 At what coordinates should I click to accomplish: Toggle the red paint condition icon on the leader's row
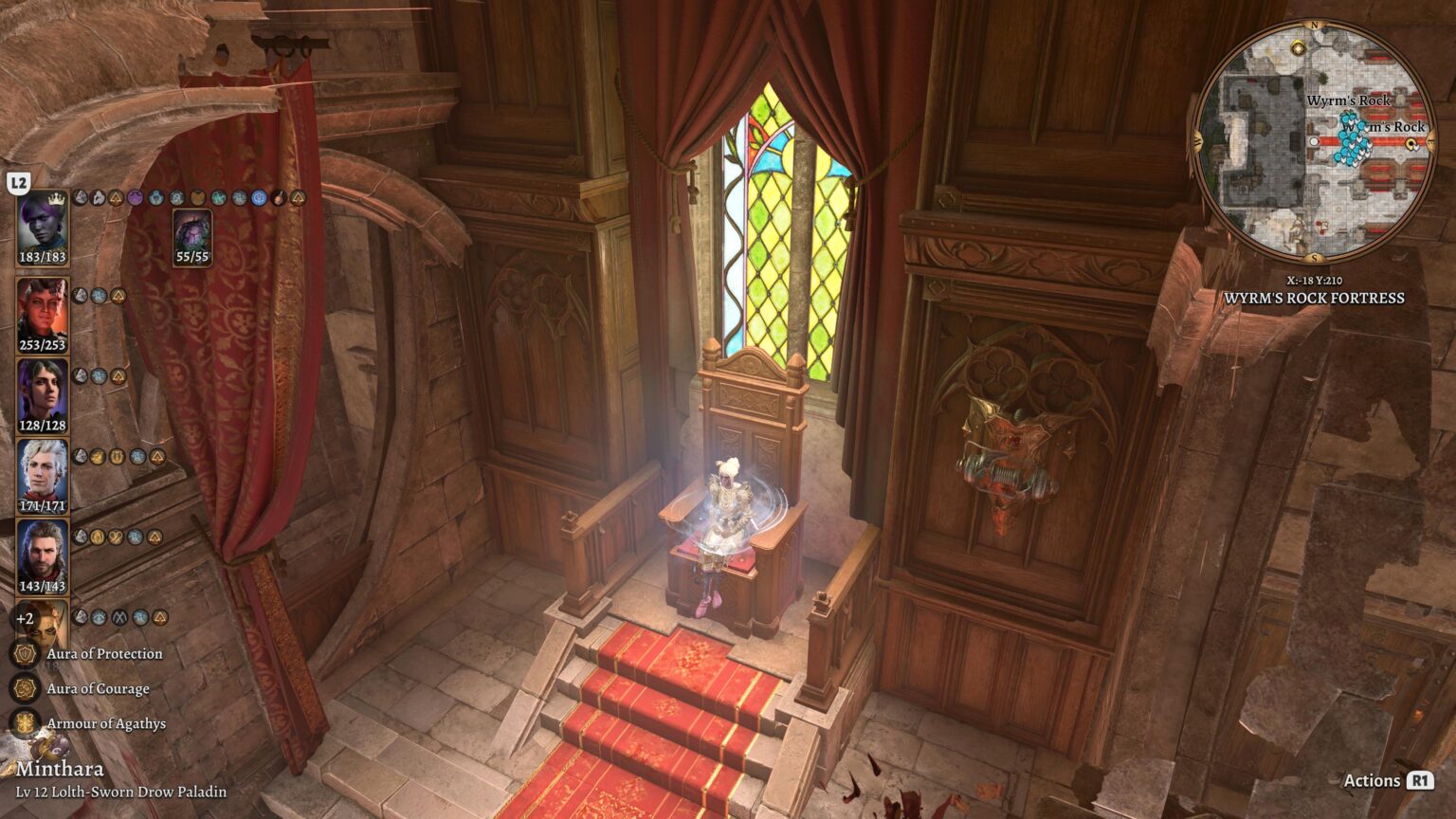click(277, 198)
